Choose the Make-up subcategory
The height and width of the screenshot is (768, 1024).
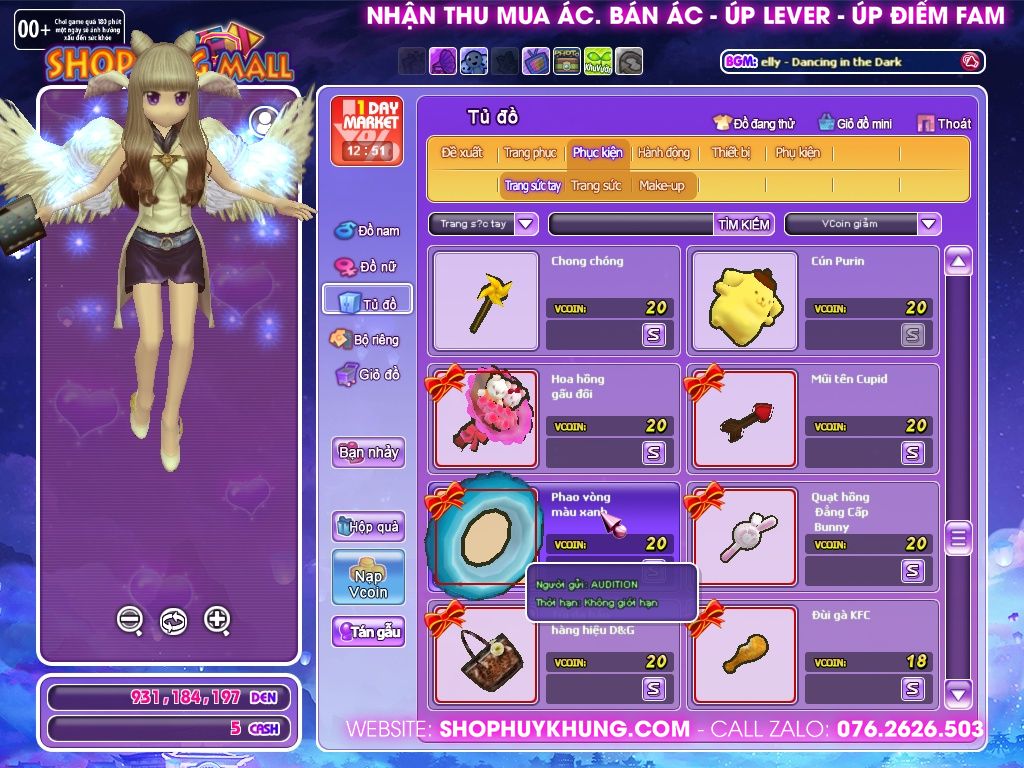pyautogui.click(x=662, y=185)
